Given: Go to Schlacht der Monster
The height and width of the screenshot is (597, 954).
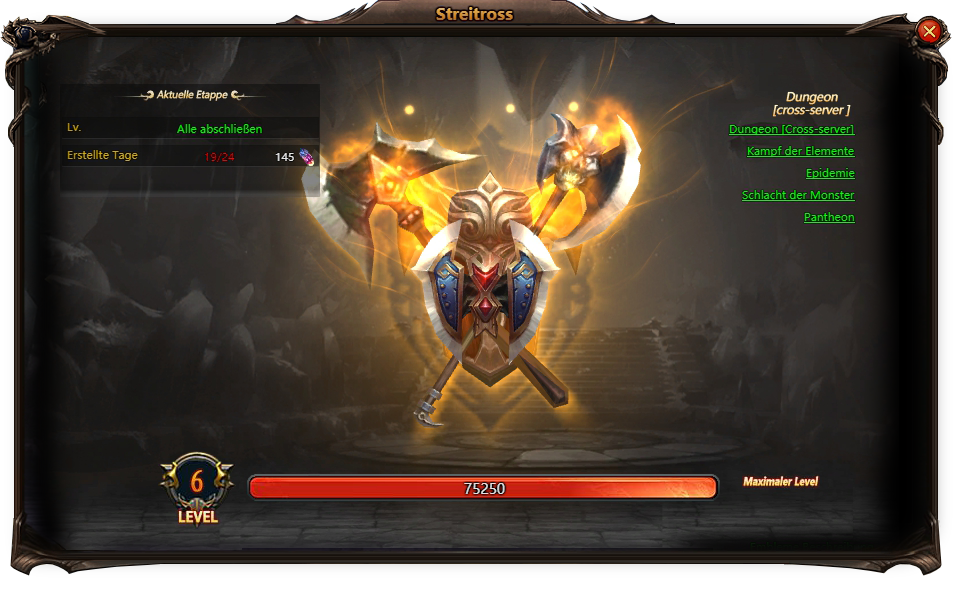Looking at the screenshot, I should 798,195.
